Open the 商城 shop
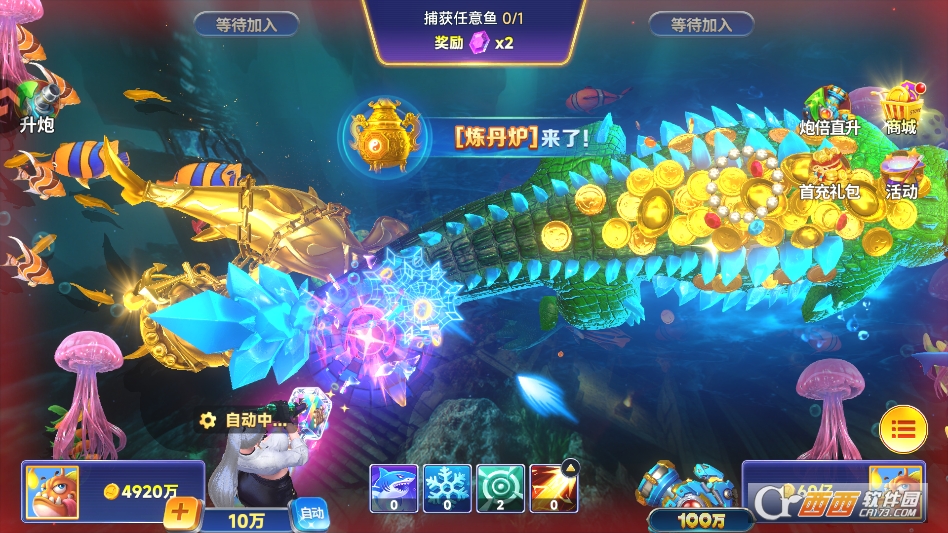 click(x=900, y=108)
